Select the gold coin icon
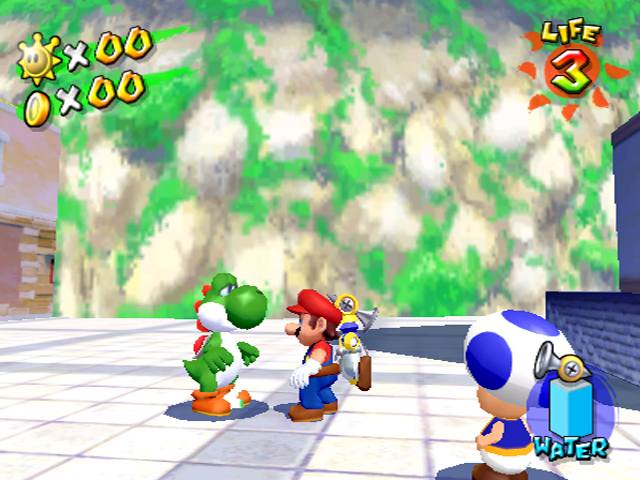640x480 pixels. click(38, 106)
